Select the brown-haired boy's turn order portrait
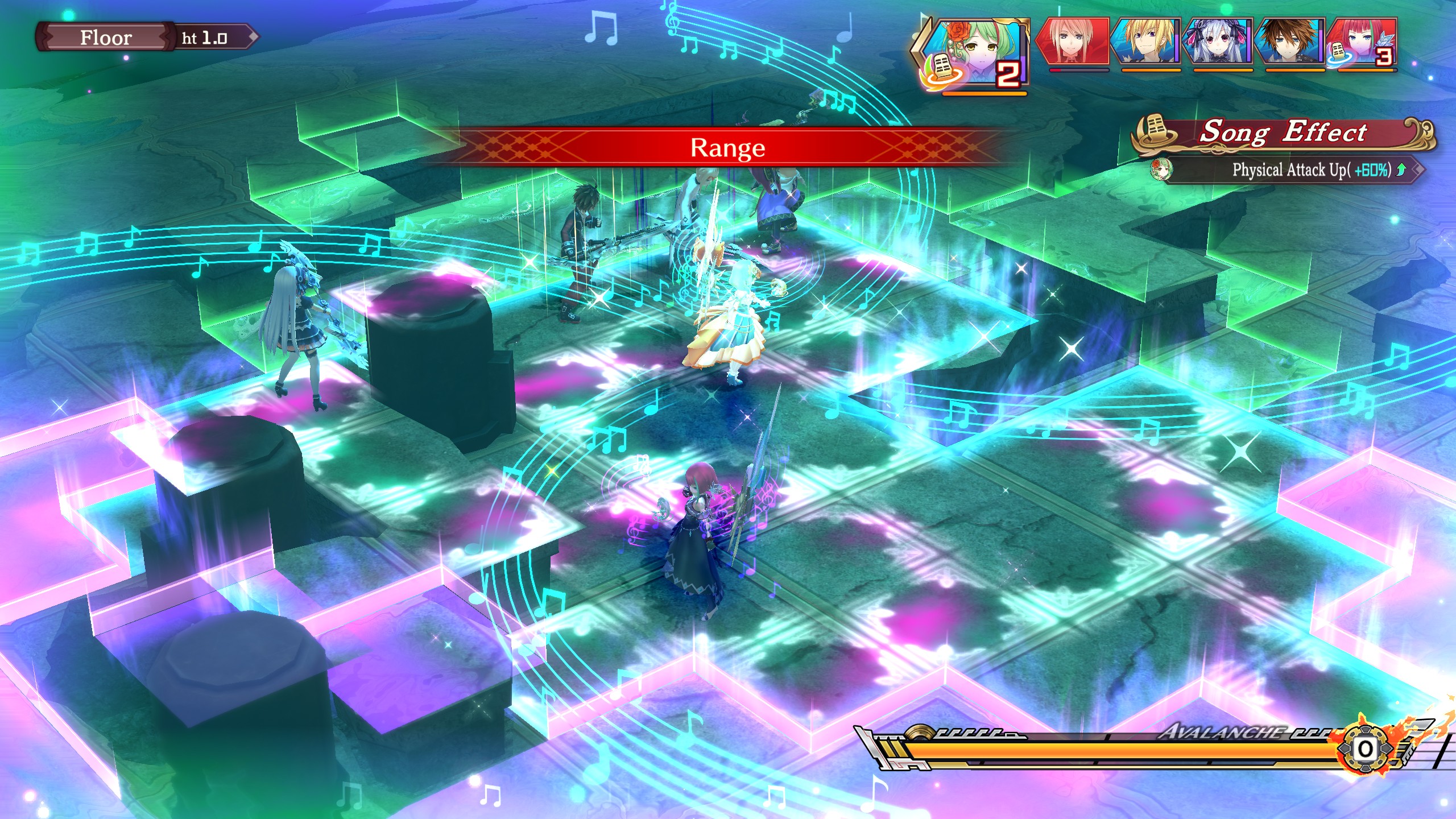The height and width of the screenshot is (819, 1456). click(1290, 41)
